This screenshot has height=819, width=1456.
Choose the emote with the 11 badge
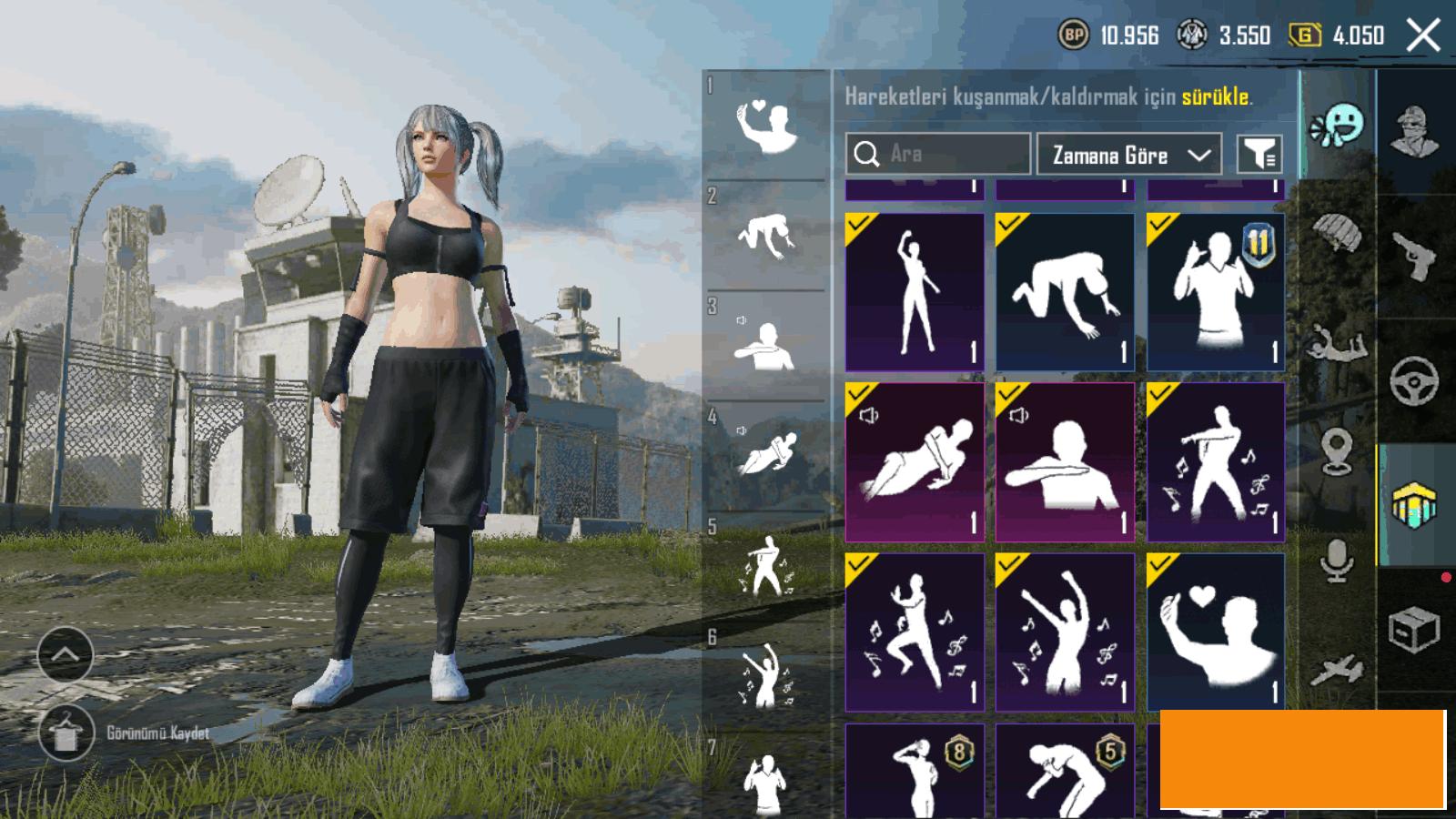[x=1216, y=292]
